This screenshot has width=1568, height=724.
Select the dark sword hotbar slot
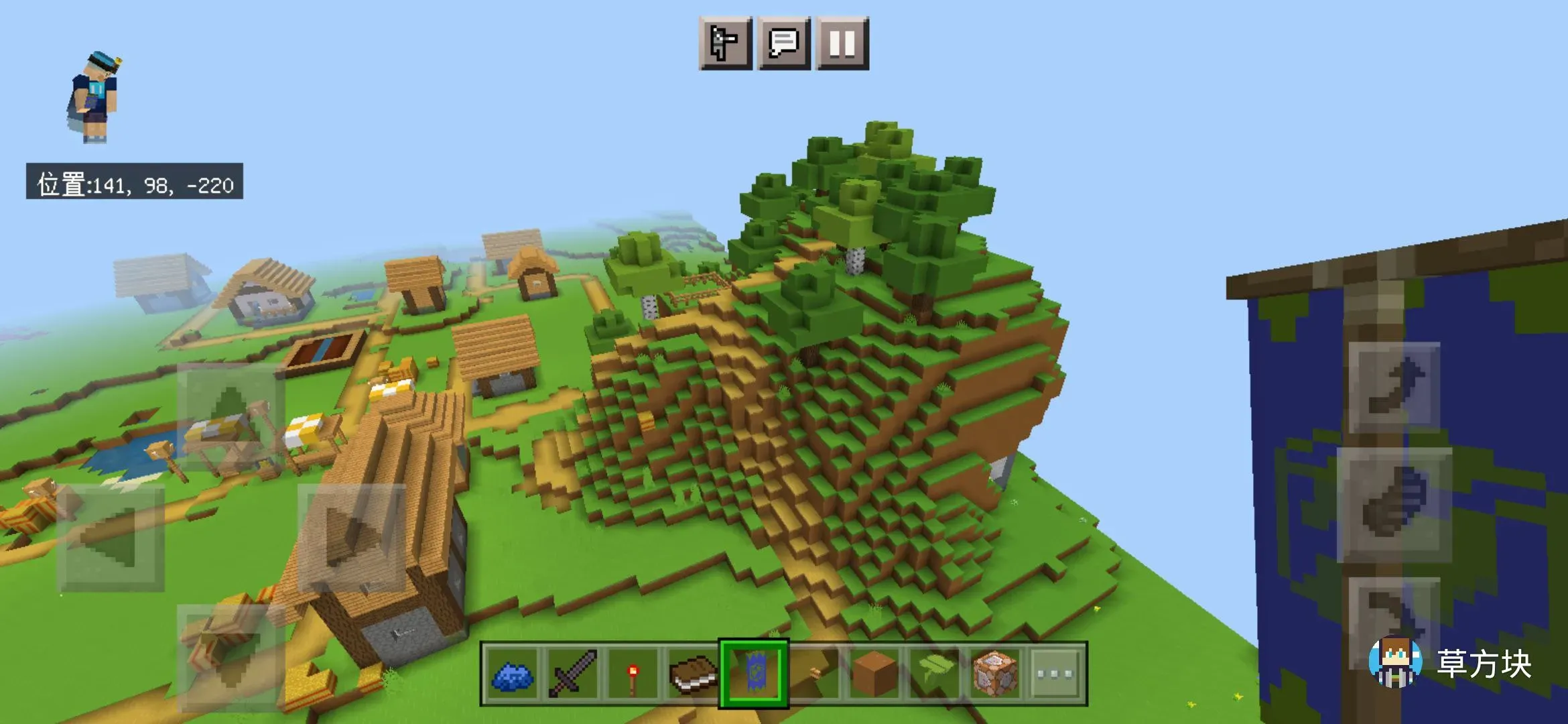[573, 674]
